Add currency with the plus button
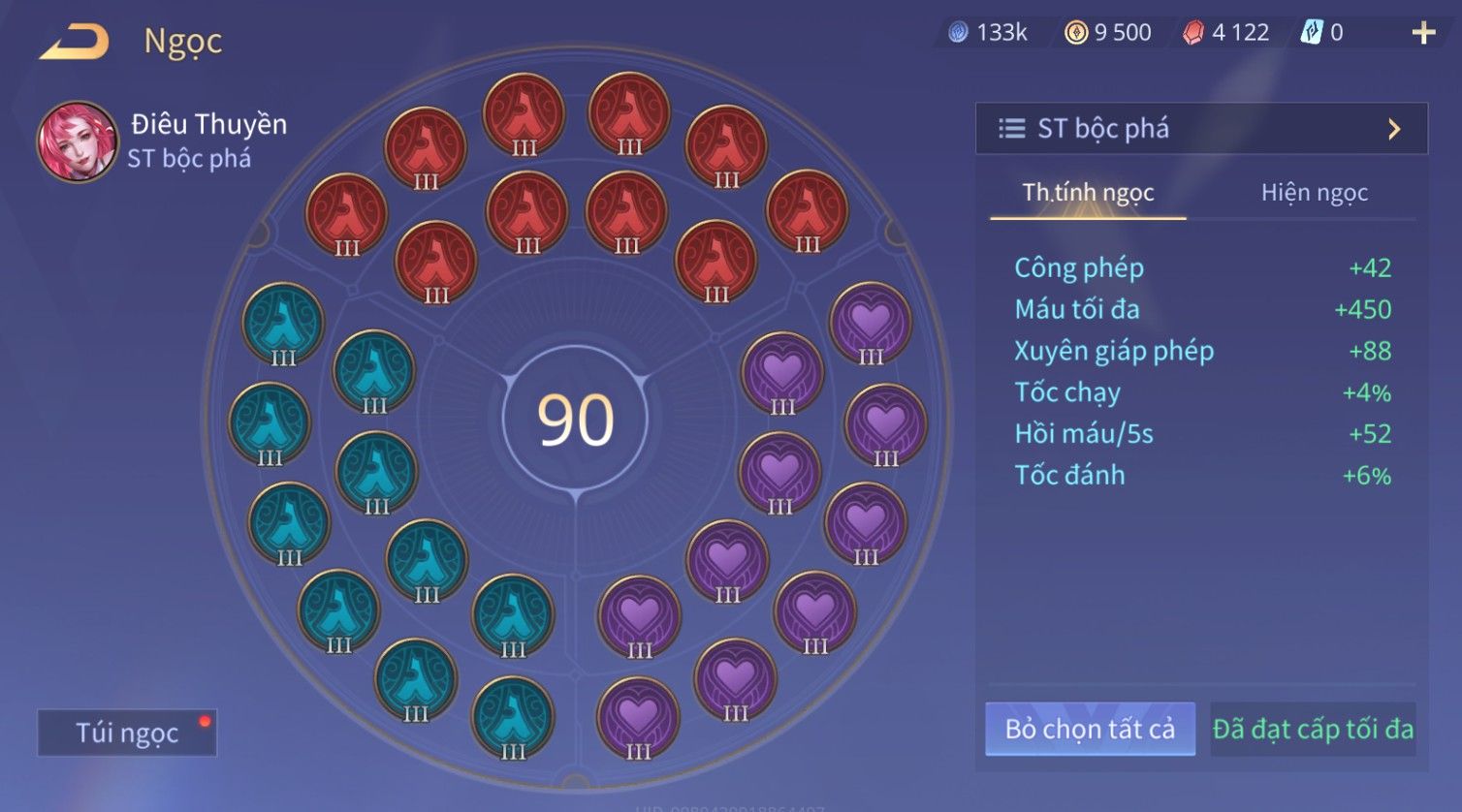This screenshot has width=1462, height=812. 1422,33
